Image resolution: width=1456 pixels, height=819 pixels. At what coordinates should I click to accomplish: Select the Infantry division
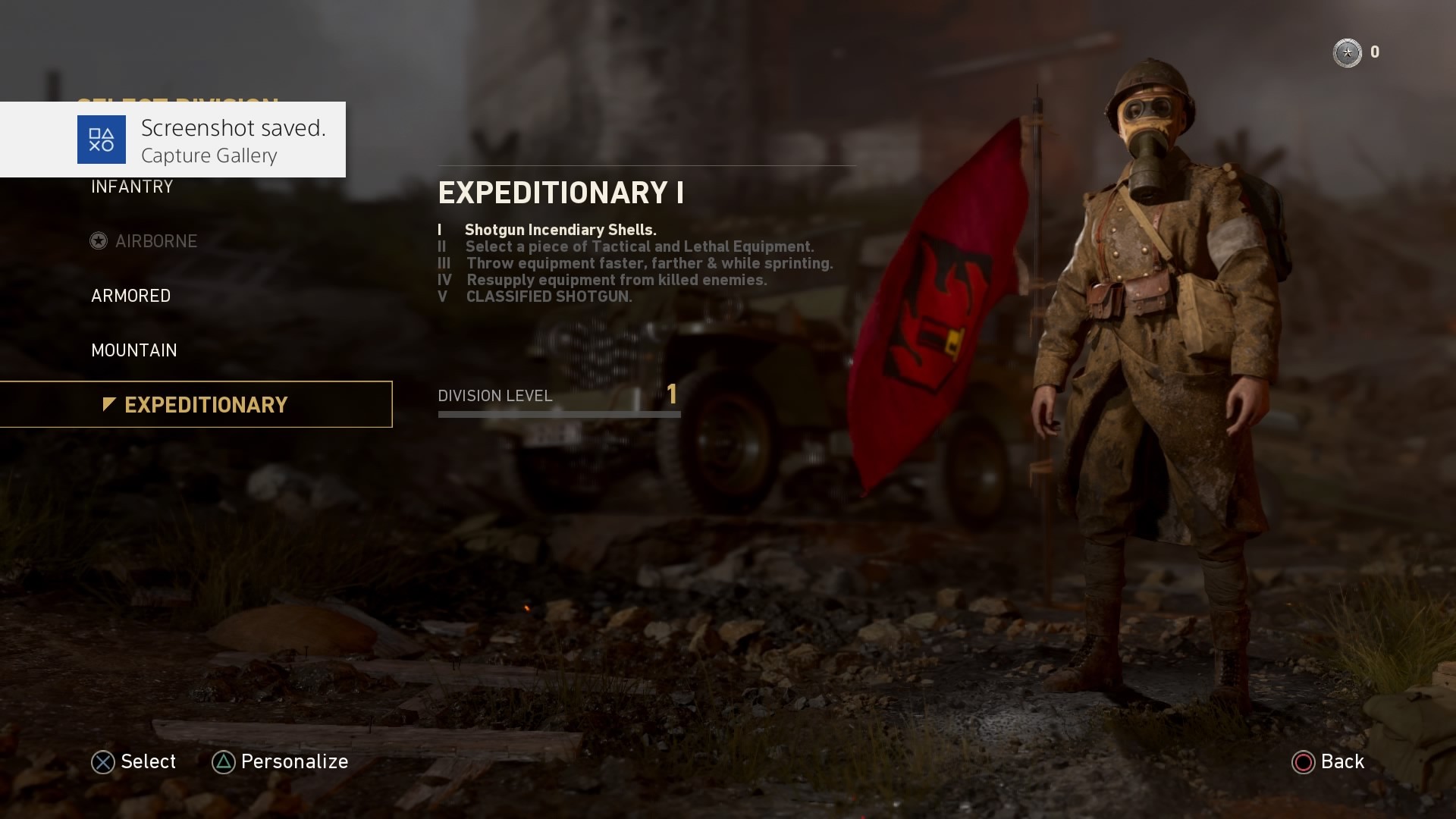click(132, 187)
